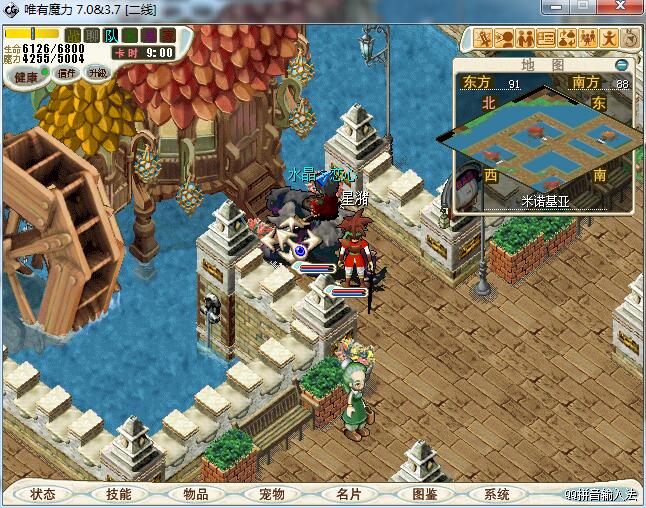Viewport: 646px width, 508px height.
Task: Click the 健康 health button
Action: click(x=26, y=76)
